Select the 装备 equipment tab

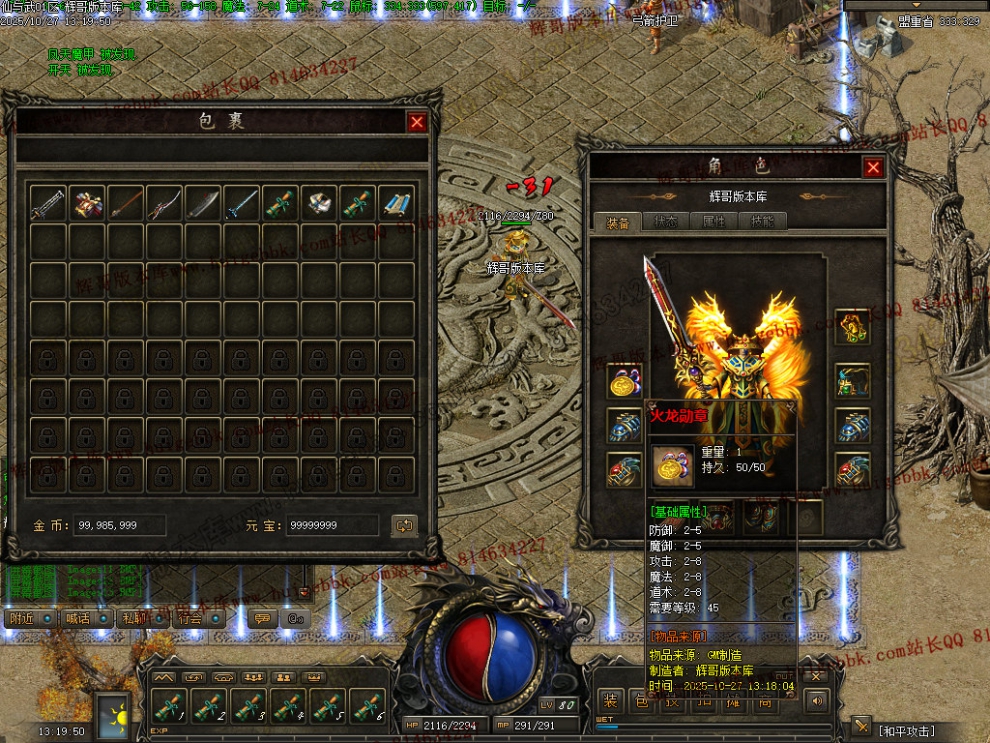[x=617, y=223]
